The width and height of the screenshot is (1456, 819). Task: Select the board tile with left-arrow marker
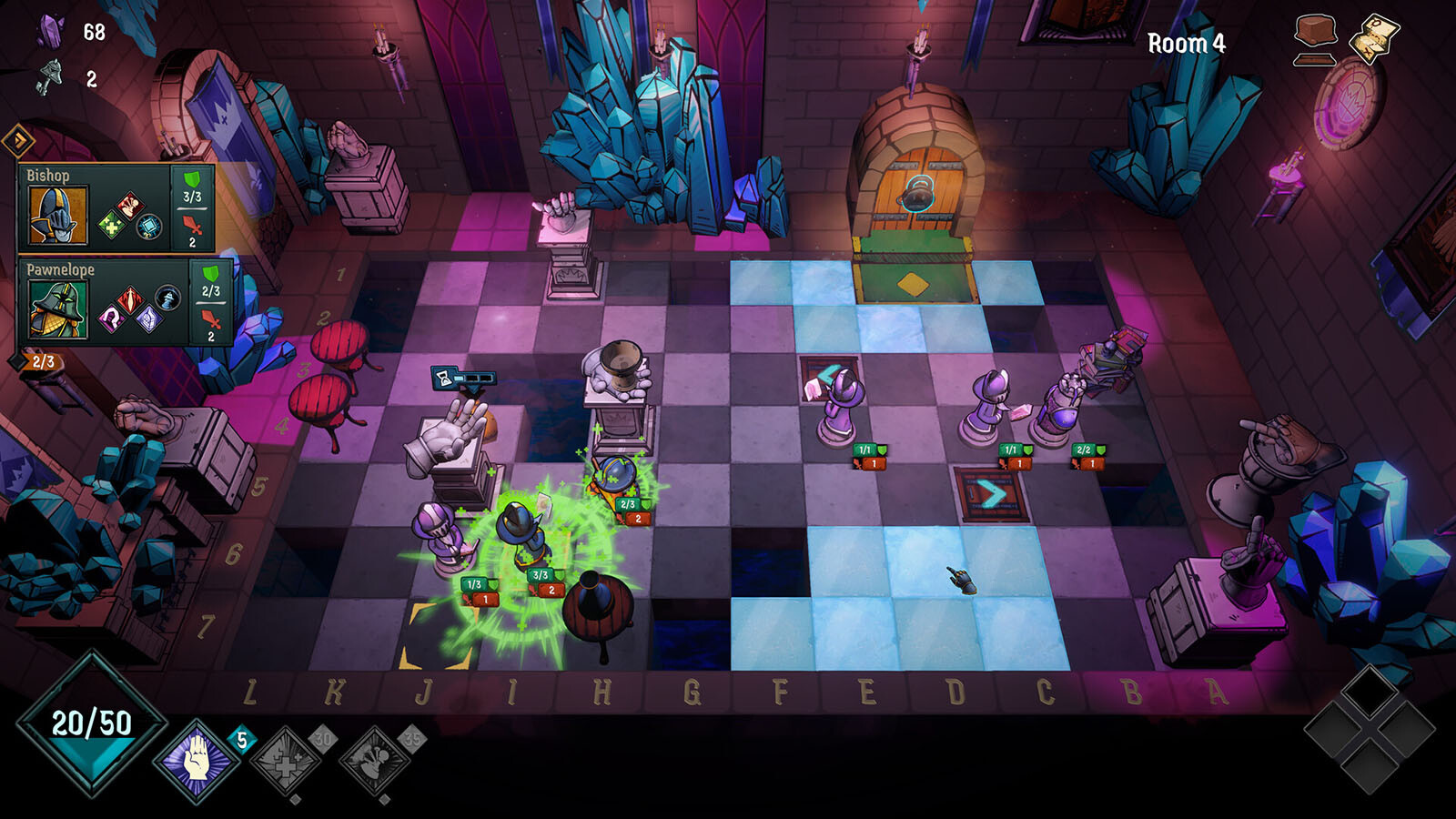point(828,374)
